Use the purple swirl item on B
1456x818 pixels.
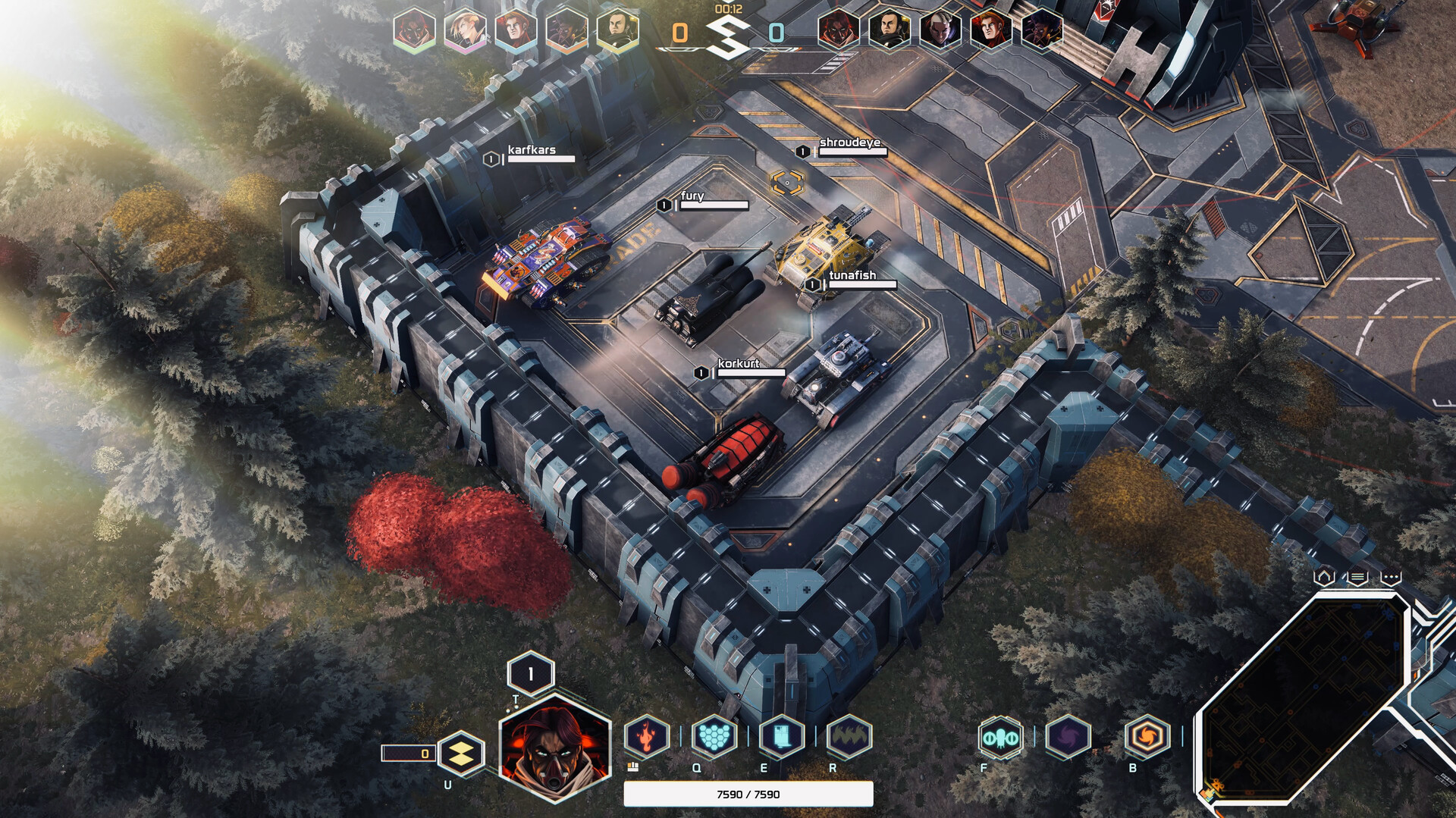(x=1068, y=735)
